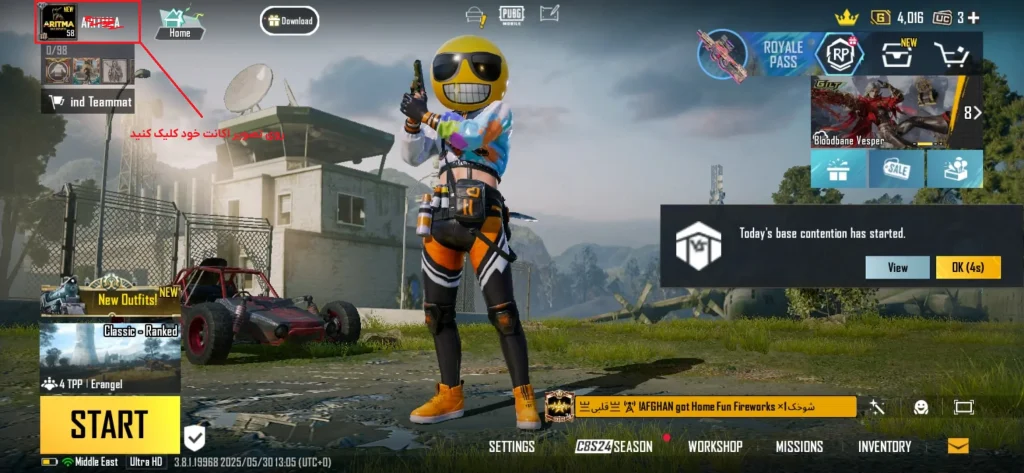Open the INVENTORY menu
Viewport: 1024px width, 473px height.
click(x=884, y=446)
